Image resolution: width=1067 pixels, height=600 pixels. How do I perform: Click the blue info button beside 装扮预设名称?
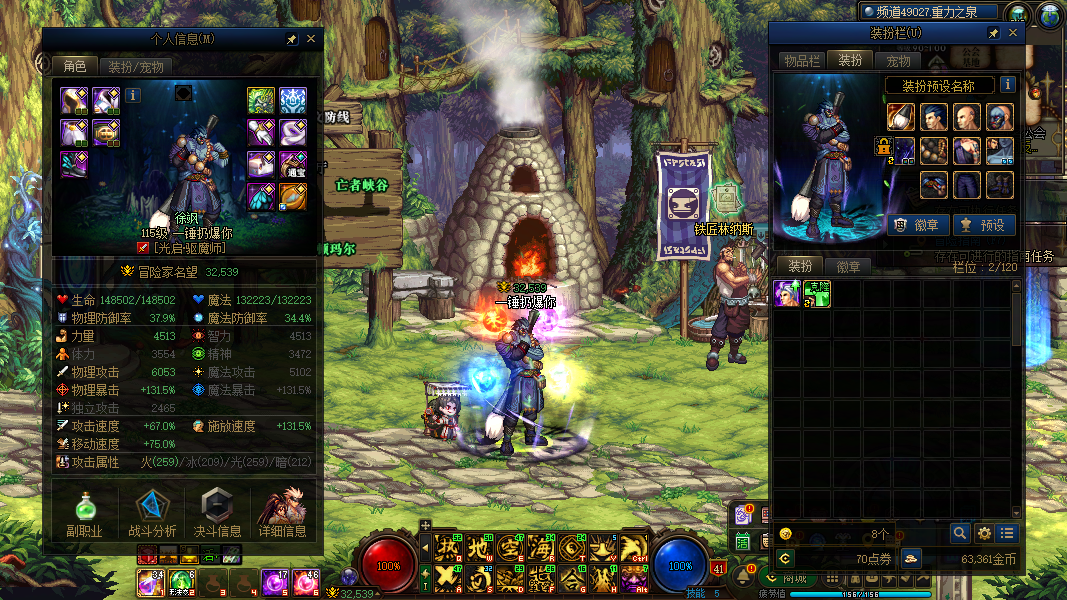pyautogui.click(x=1008, y=85)
